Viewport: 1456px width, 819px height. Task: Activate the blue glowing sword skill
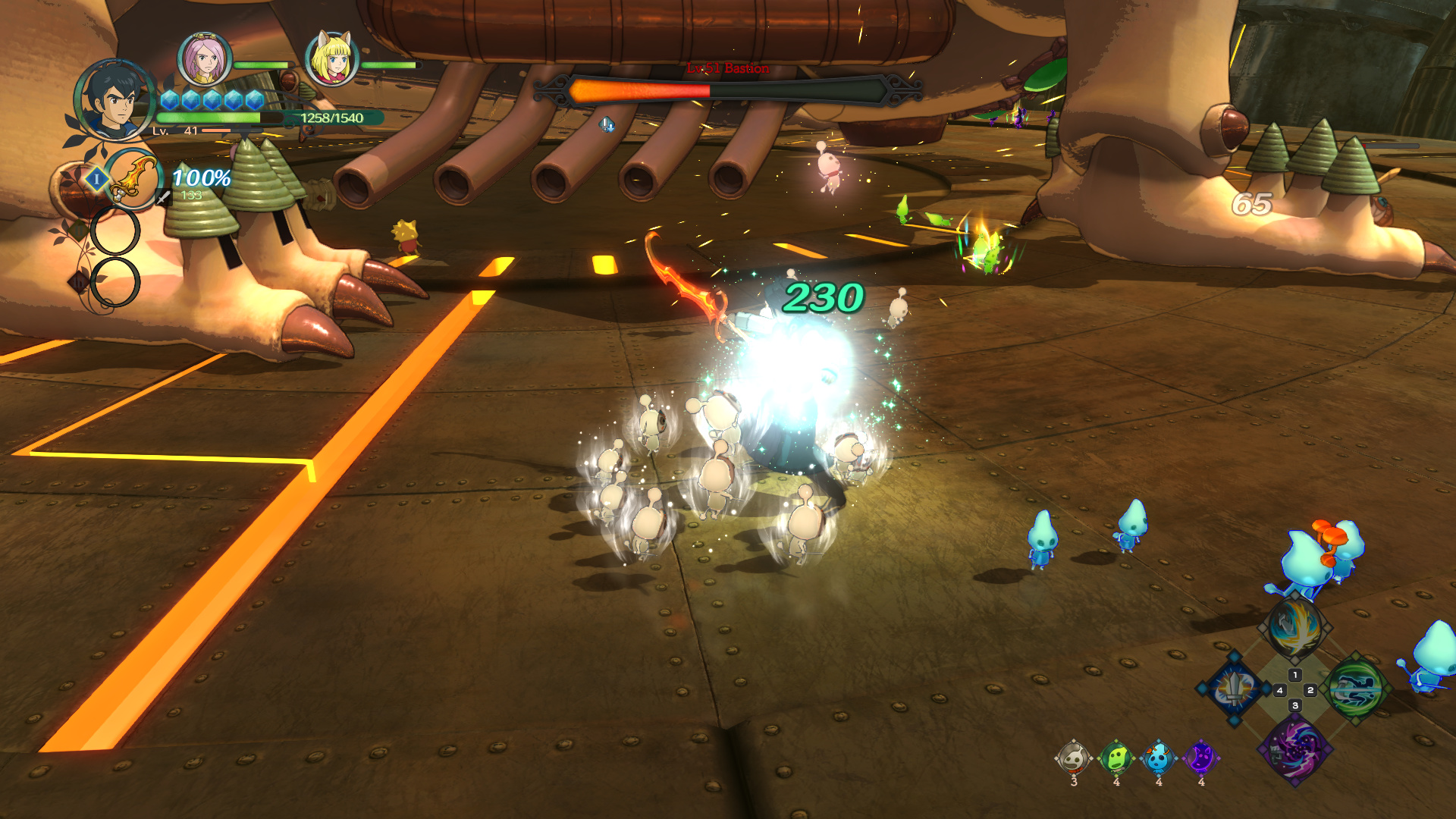point(1234,689)
